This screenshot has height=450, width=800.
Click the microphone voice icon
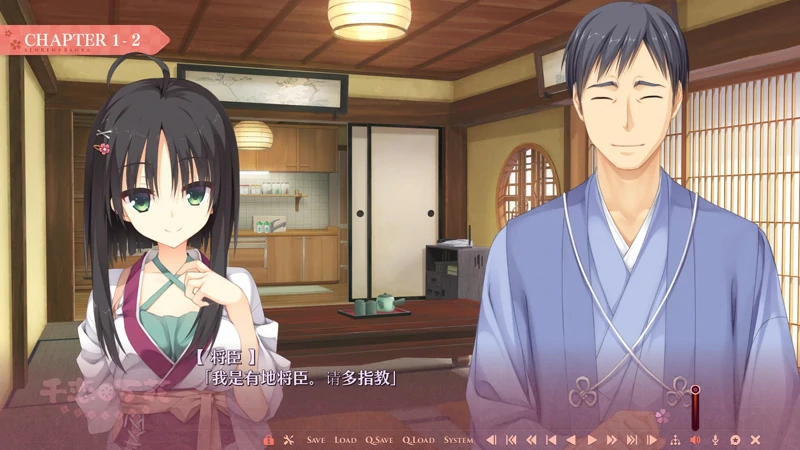click(715, 440)
